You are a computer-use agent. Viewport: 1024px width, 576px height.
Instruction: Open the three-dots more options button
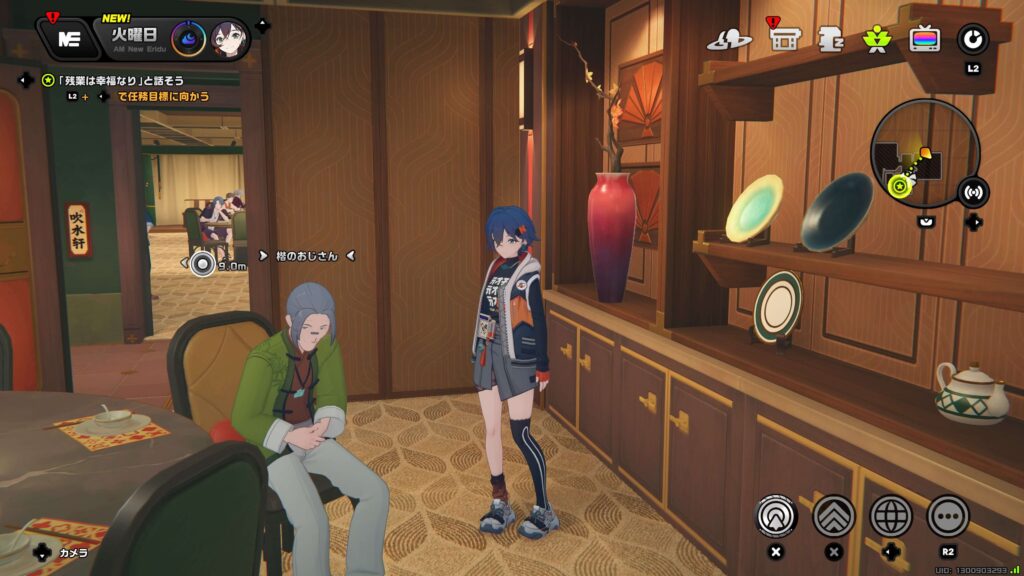pos(948,516)
